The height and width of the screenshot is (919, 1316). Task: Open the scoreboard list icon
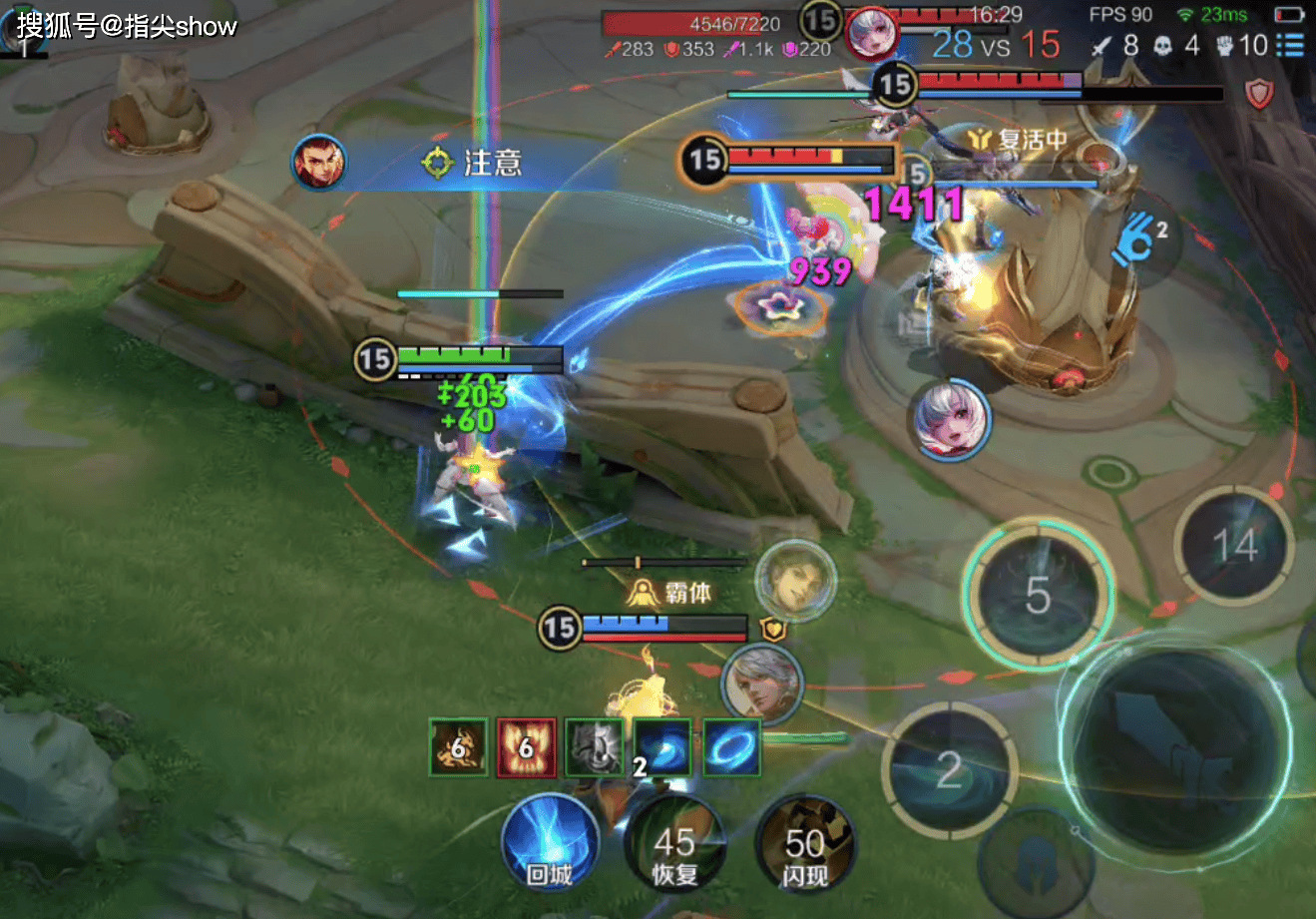pyautogui.click(x=1290, y=45)
